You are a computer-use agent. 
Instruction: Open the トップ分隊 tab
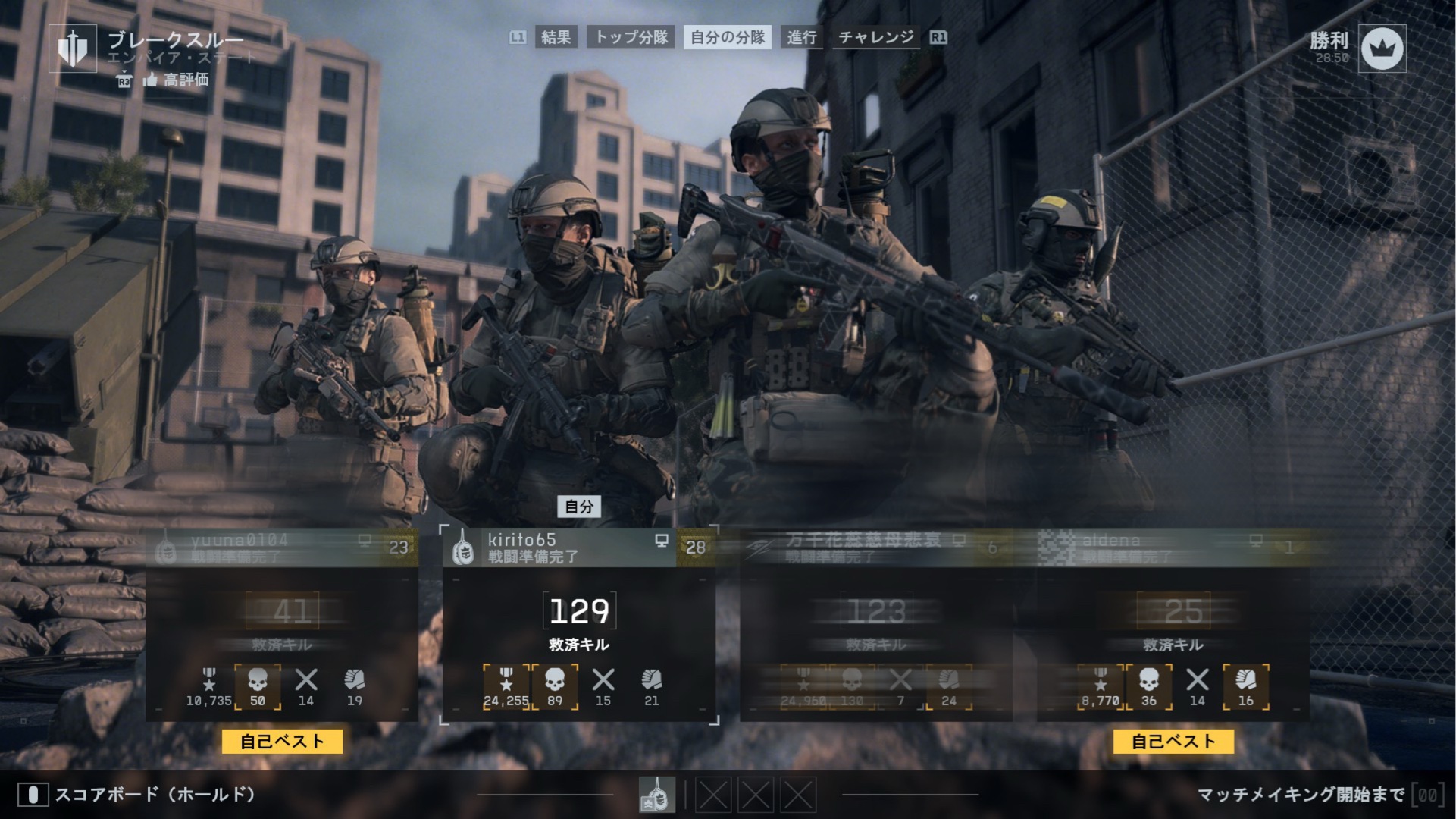tap(631, 37)
